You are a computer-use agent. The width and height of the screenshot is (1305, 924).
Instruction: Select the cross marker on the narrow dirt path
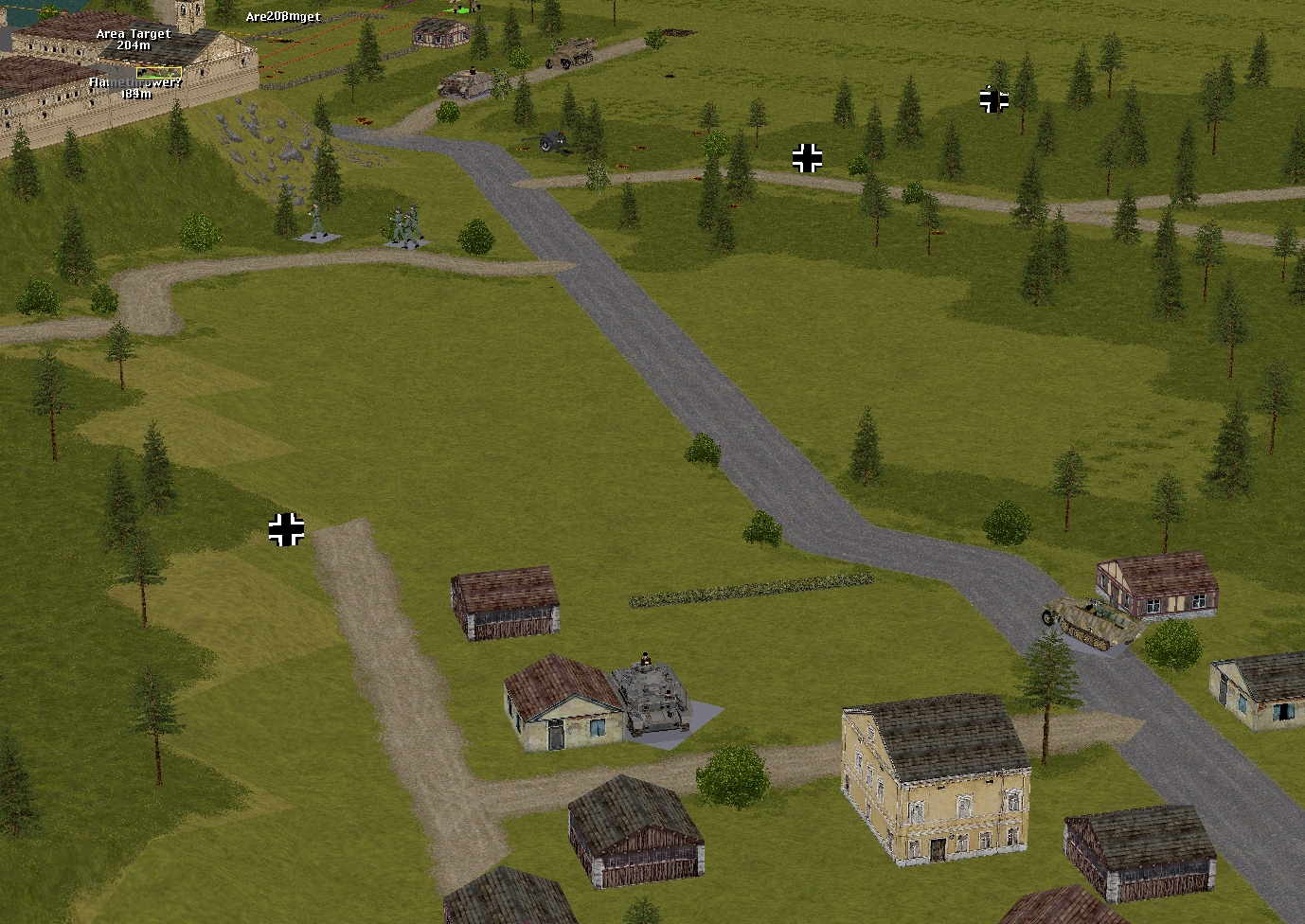807,158
